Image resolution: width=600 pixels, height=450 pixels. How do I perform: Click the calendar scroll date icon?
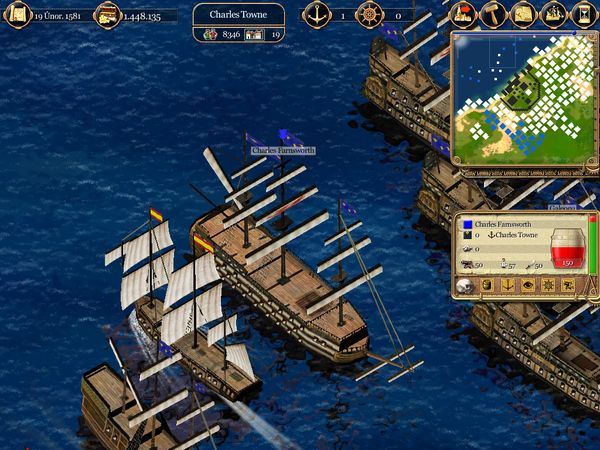point(18,15)
